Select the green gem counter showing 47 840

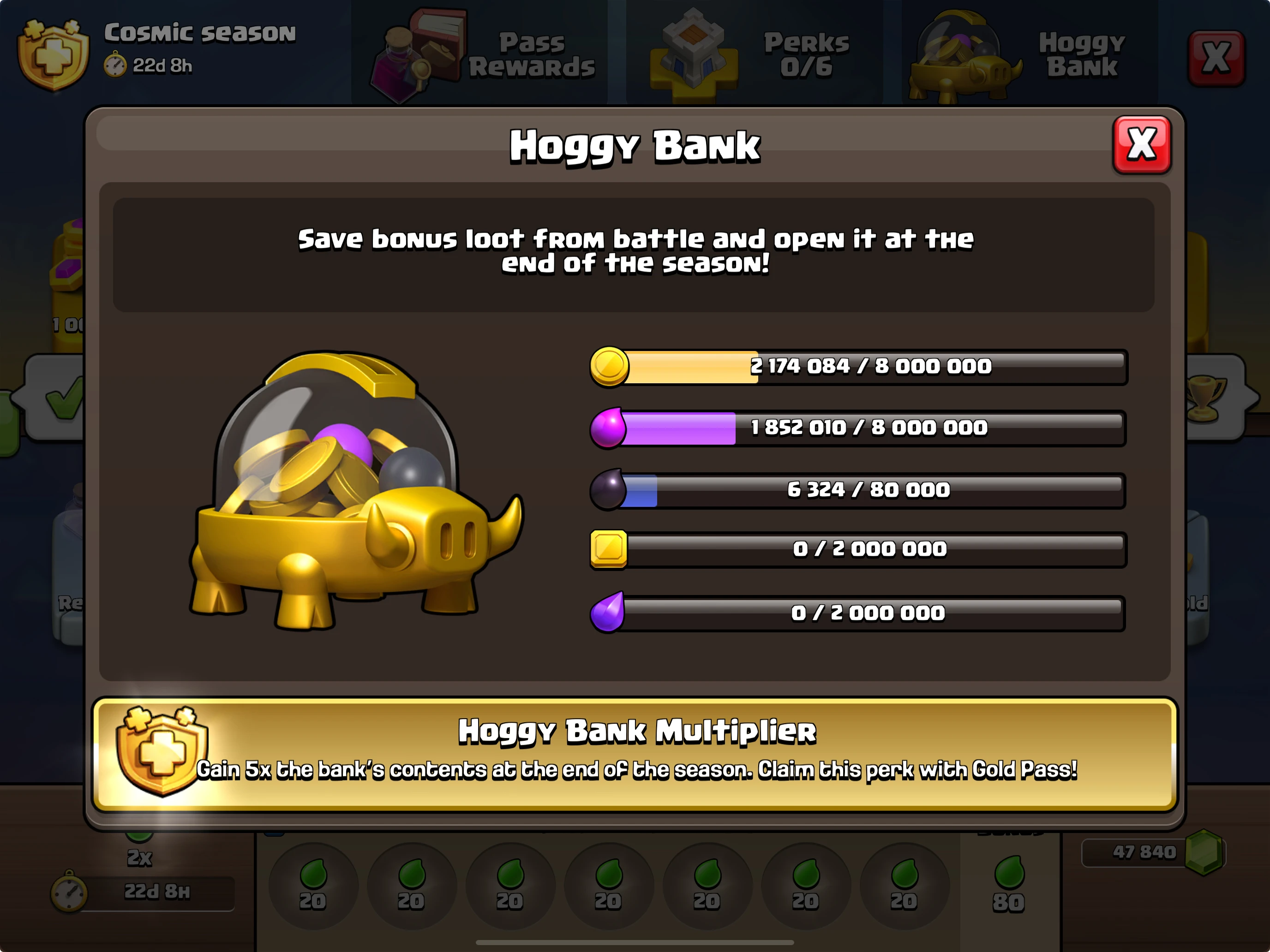1154,852
